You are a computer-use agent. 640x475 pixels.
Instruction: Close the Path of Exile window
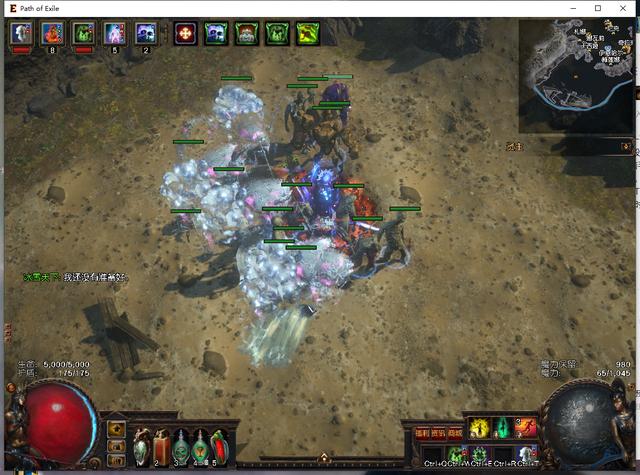click(x=622, y=8)
